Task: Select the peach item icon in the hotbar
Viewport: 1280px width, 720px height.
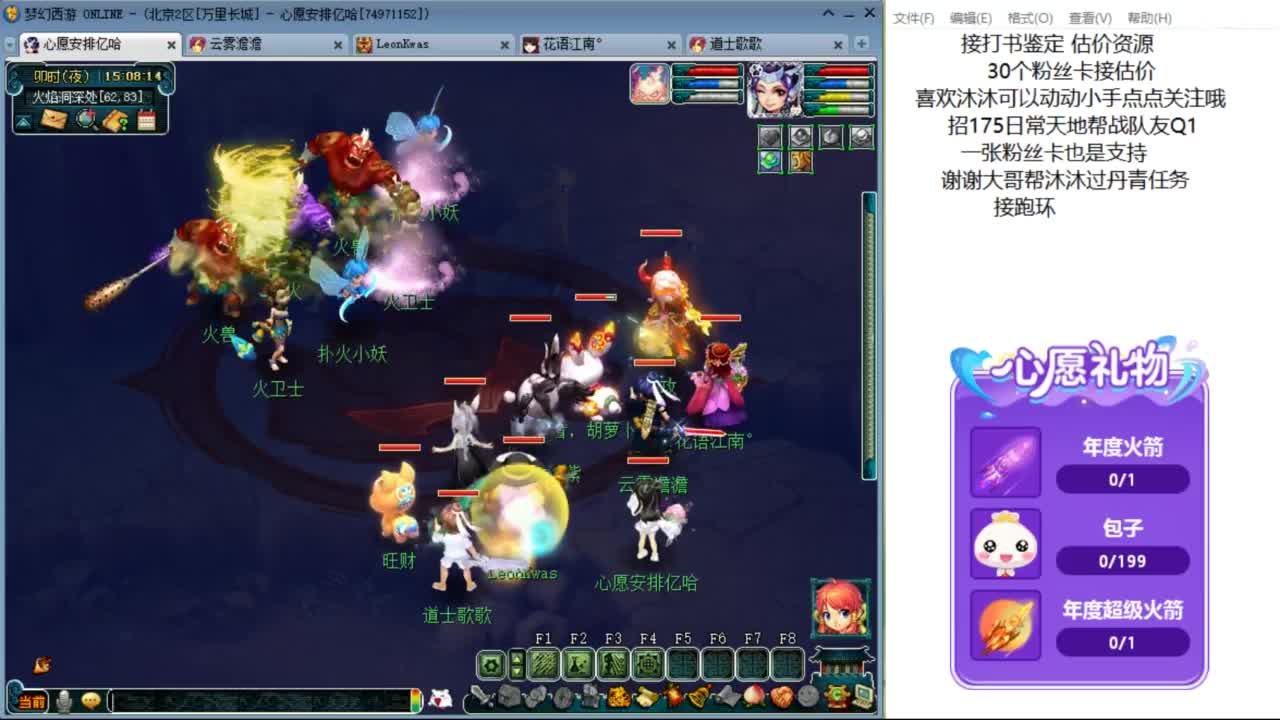Action: (755, 697)
